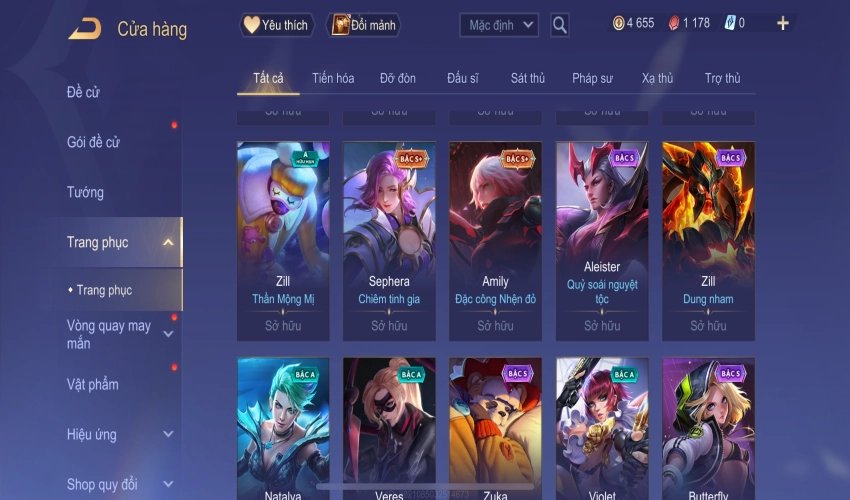Switch to the Đỡ đòn tab
The width and height of the screenshot is (850, 500).
pyautogui.click(x=398, y=78)
